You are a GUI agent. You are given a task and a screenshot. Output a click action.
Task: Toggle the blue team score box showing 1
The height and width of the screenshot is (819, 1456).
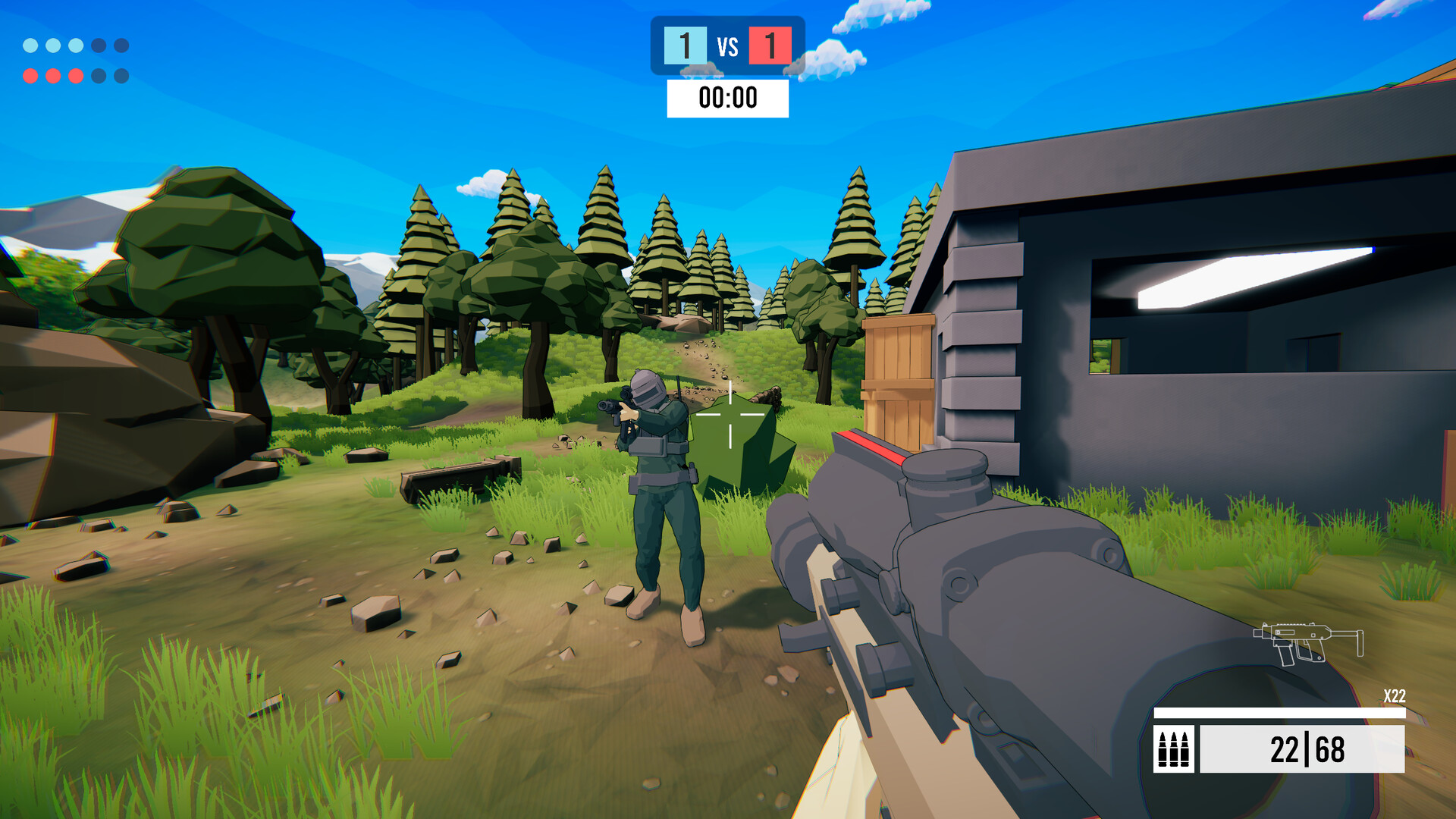coord(684,47)
